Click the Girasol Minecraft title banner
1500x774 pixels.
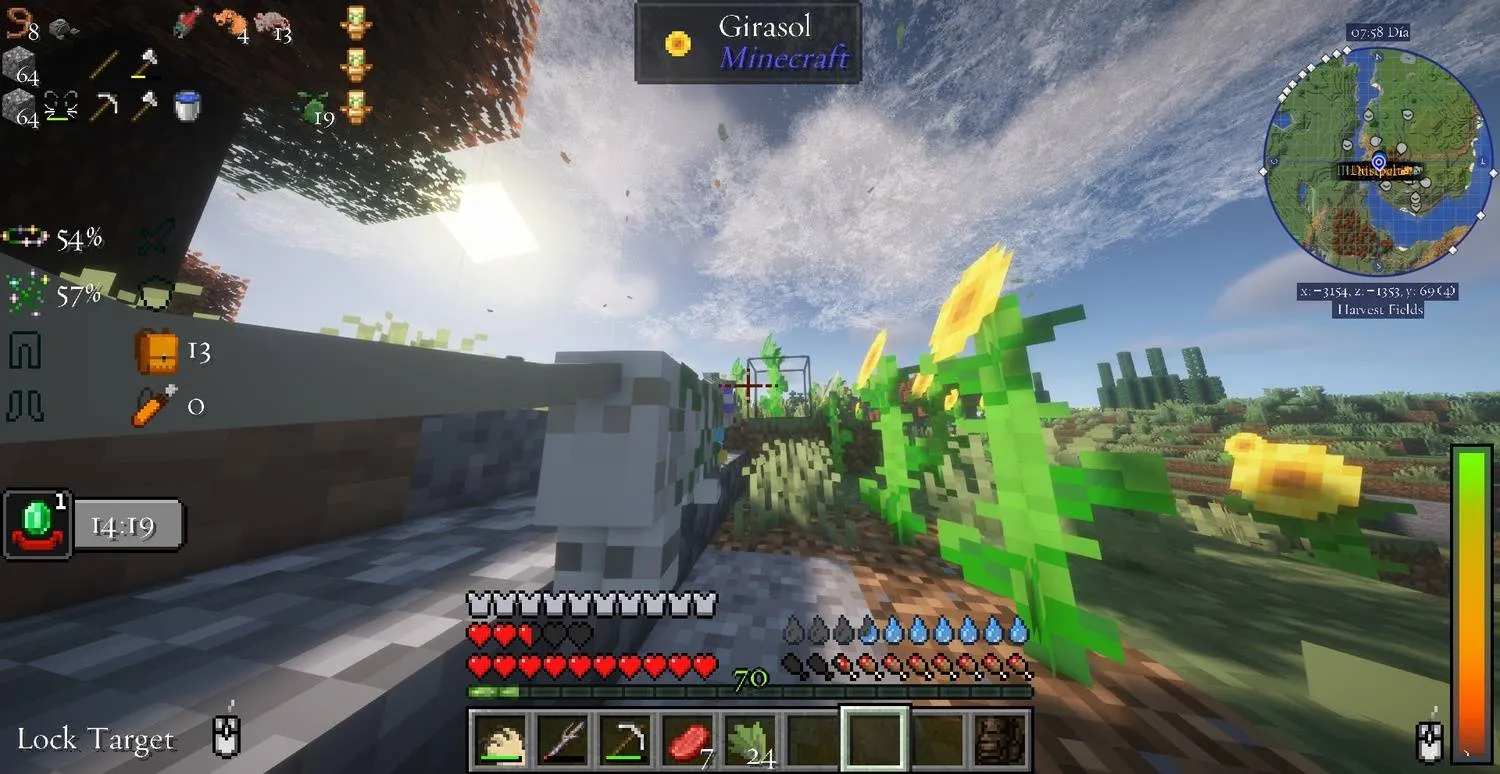point(748,41)
